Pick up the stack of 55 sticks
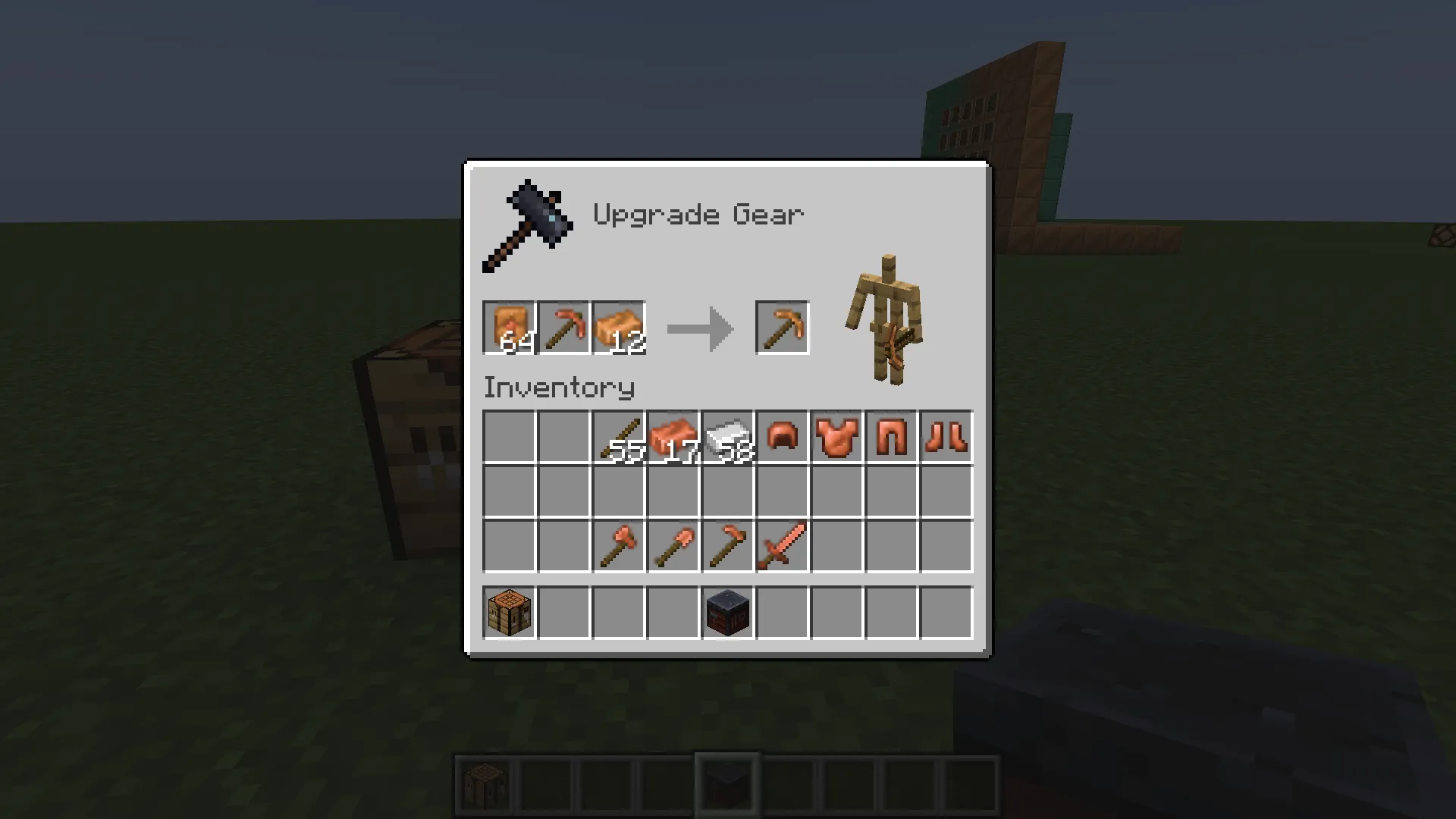 tap(618, 437)
